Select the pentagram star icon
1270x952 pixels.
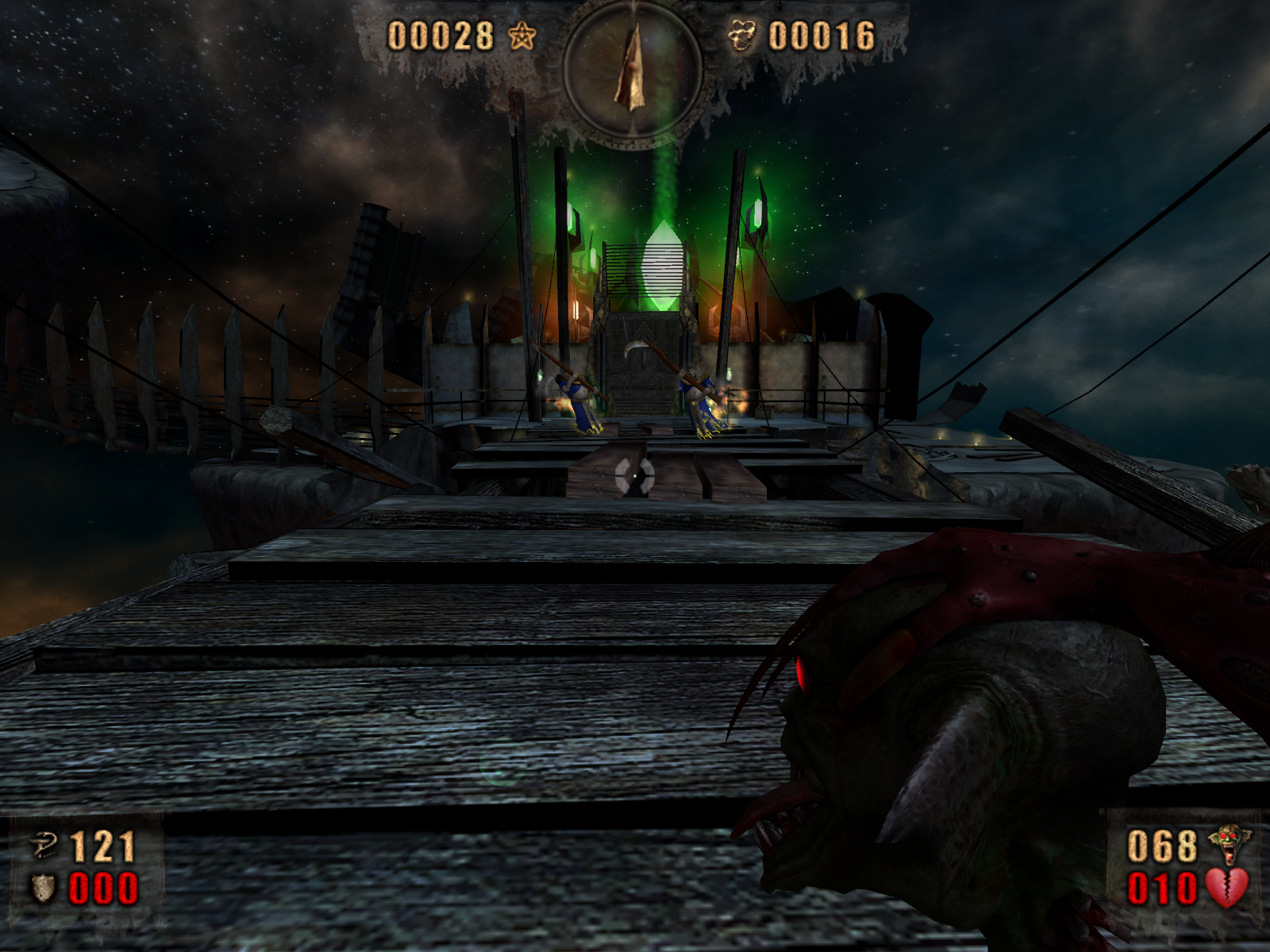[x=522, y=36]
